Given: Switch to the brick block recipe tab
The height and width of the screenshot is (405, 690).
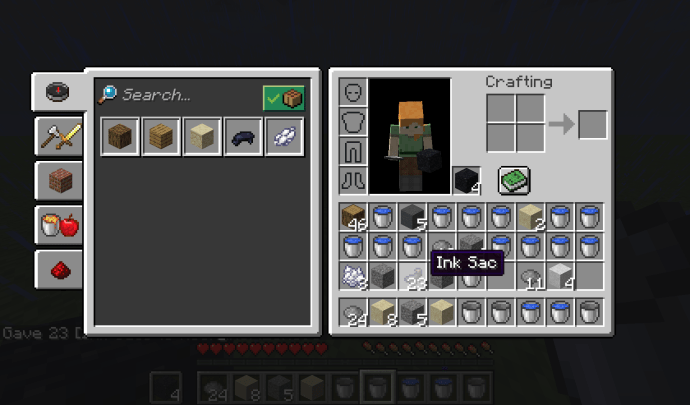Looking at the screenshot, I should [59, 181].
